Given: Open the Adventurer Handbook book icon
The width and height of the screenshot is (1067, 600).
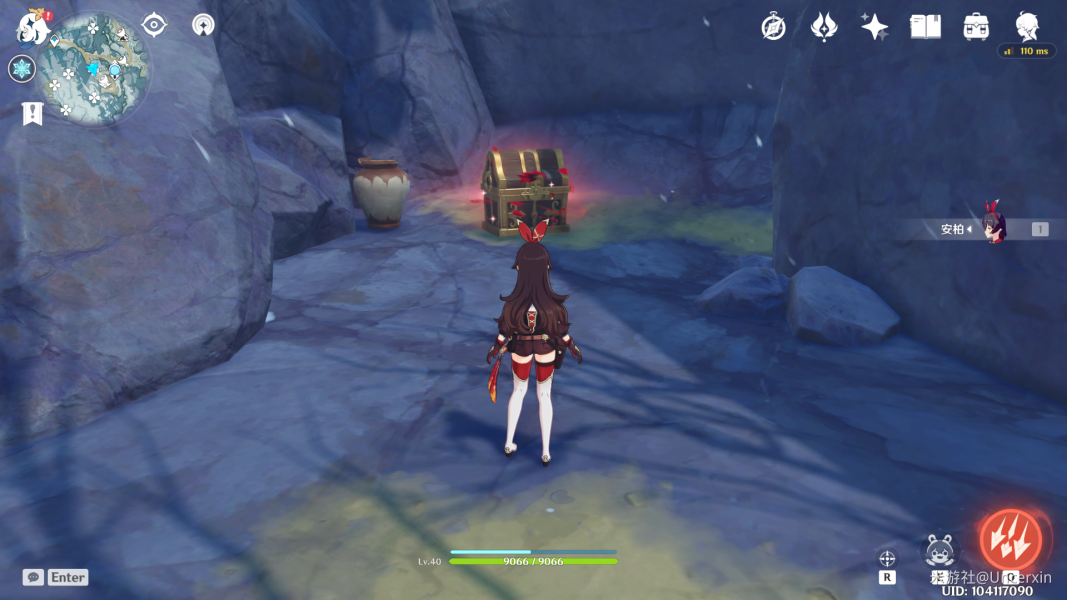Looking at the screenshot, I should (925, 27).
